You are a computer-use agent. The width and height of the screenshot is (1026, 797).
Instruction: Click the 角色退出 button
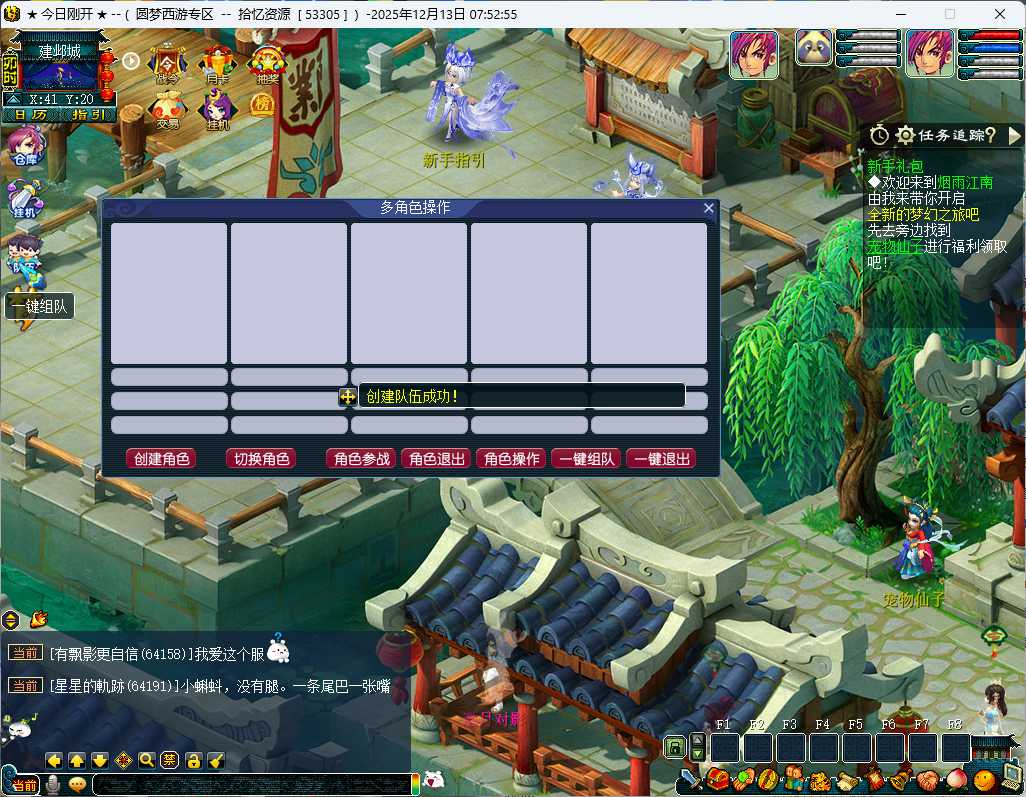(x=436, y=459)
